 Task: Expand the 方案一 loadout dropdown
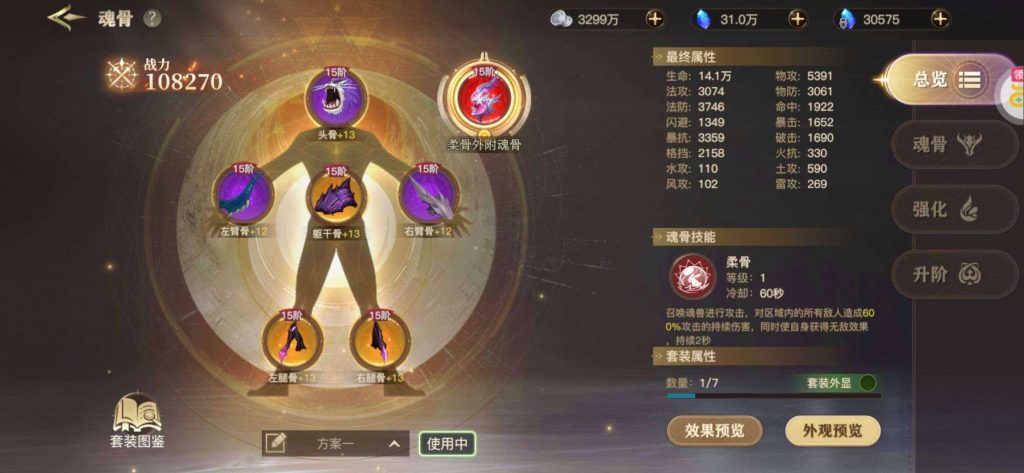pos(396,443)
